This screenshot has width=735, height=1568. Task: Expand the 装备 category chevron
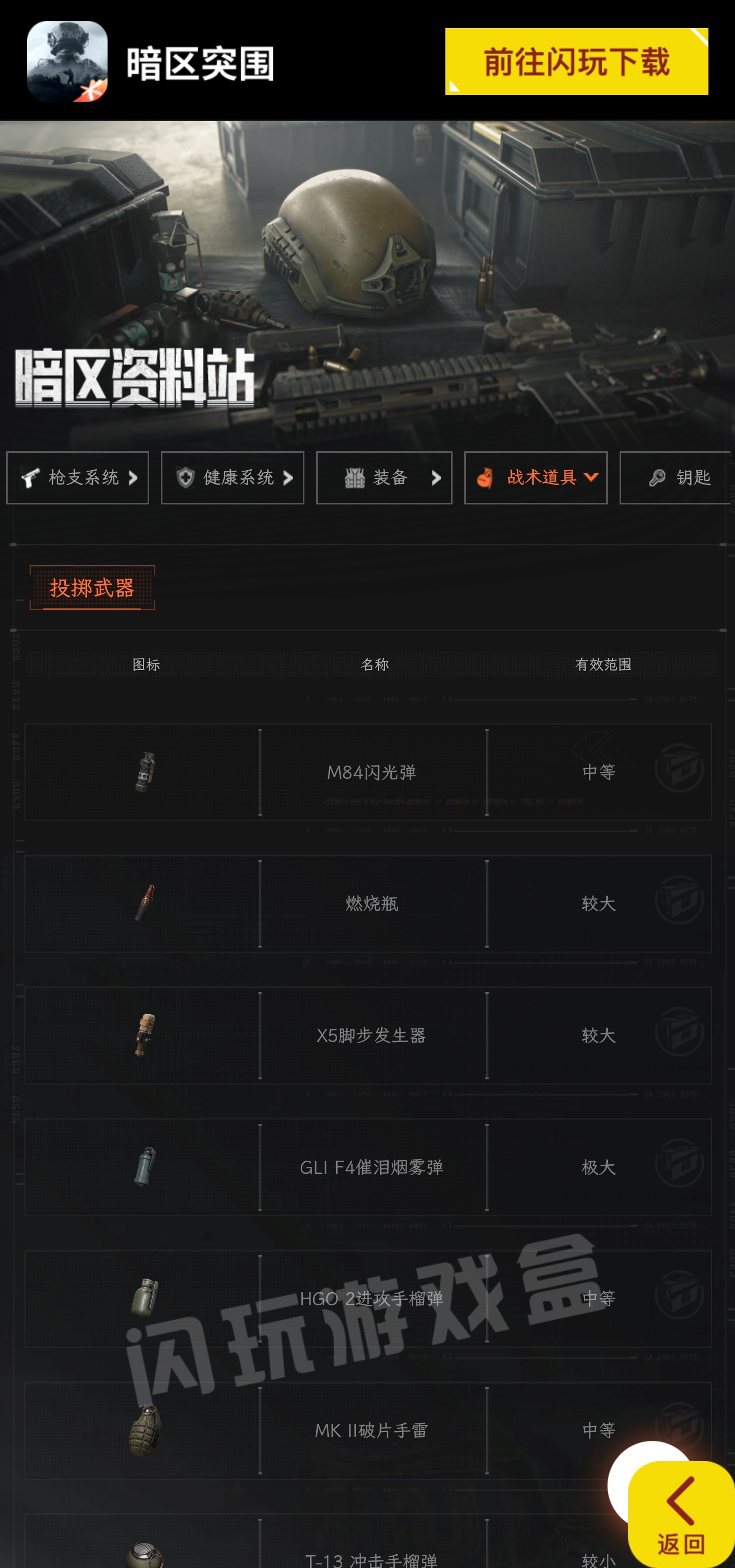[x=437, y=478]
